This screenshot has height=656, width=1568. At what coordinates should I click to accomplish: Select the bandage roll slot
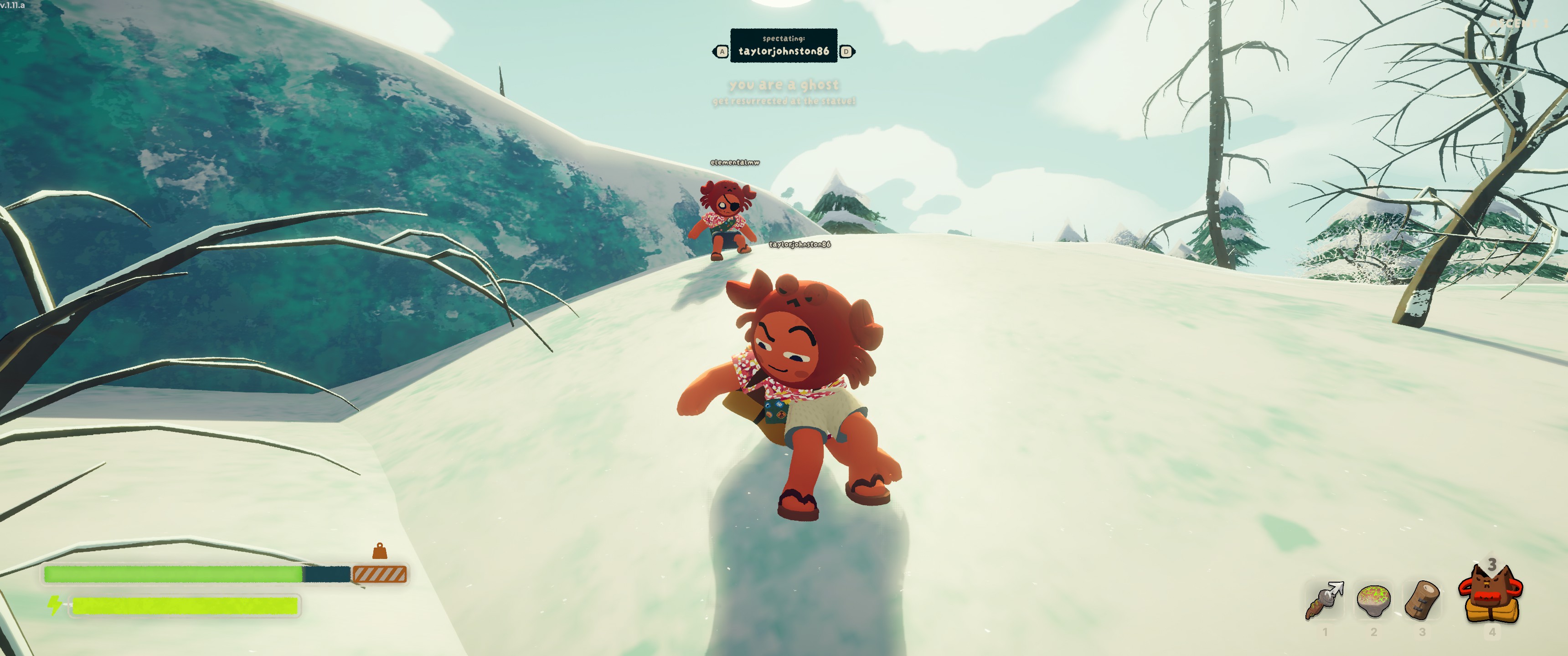click(1422, 600)
